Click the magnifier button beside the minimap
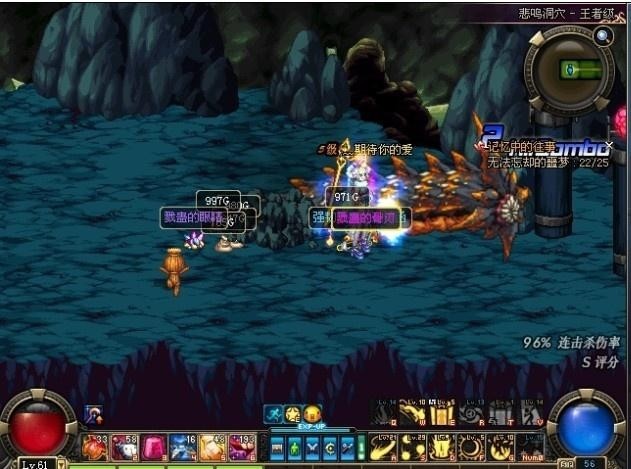631x469 pixels. point(603,37)
